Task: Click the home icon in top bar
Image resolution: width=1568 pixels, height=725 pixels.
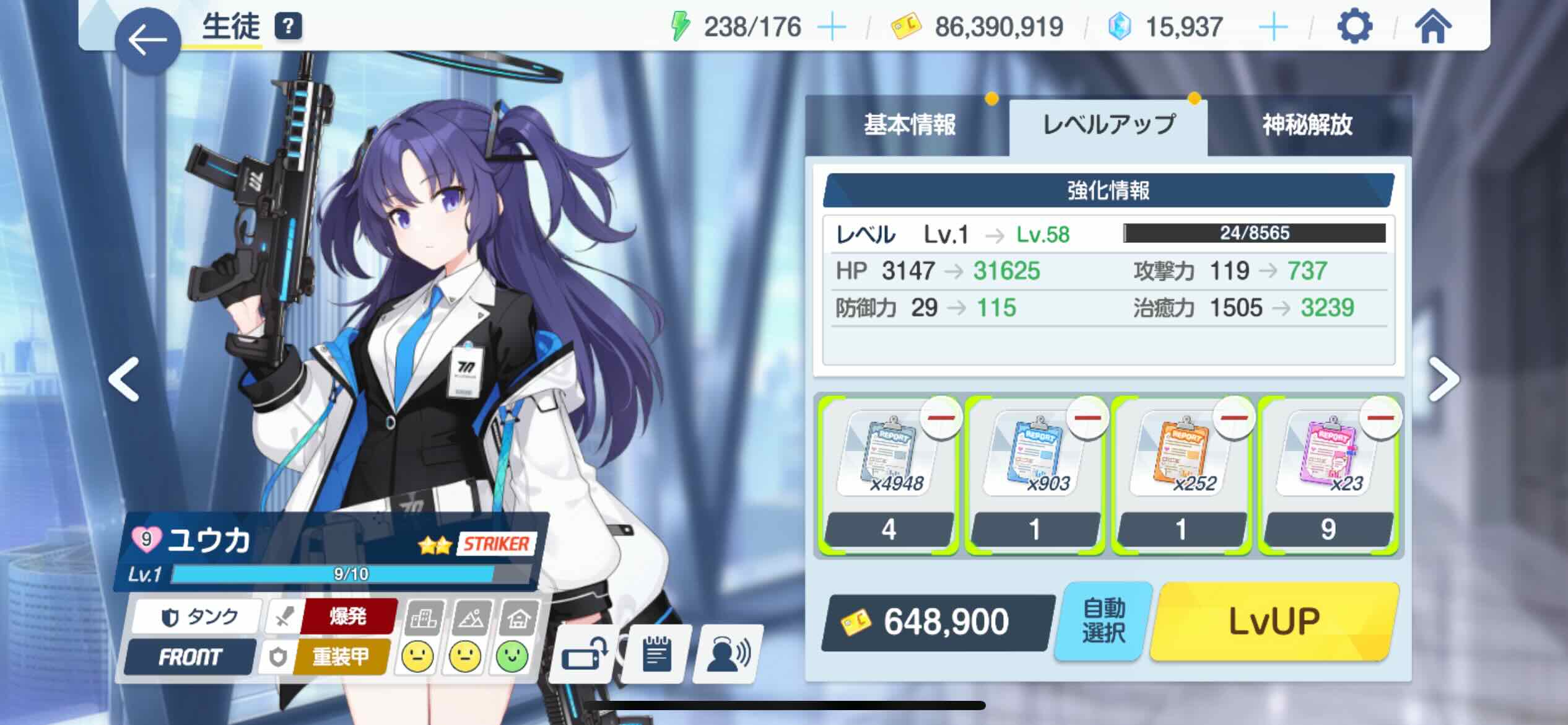Action: 1434,27
